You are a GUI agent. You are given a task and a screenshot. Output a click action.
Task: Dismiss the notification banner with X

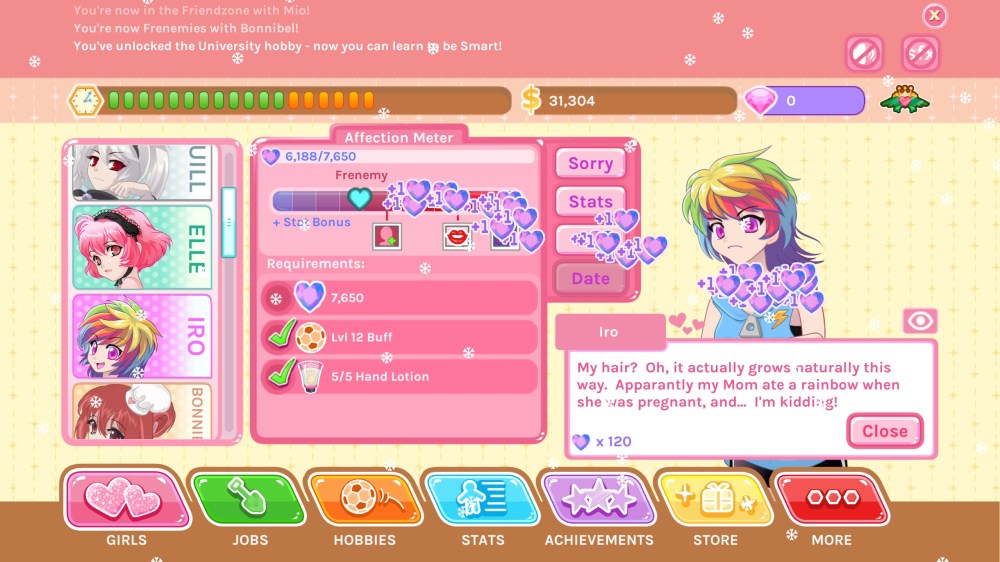coord(934,15)
